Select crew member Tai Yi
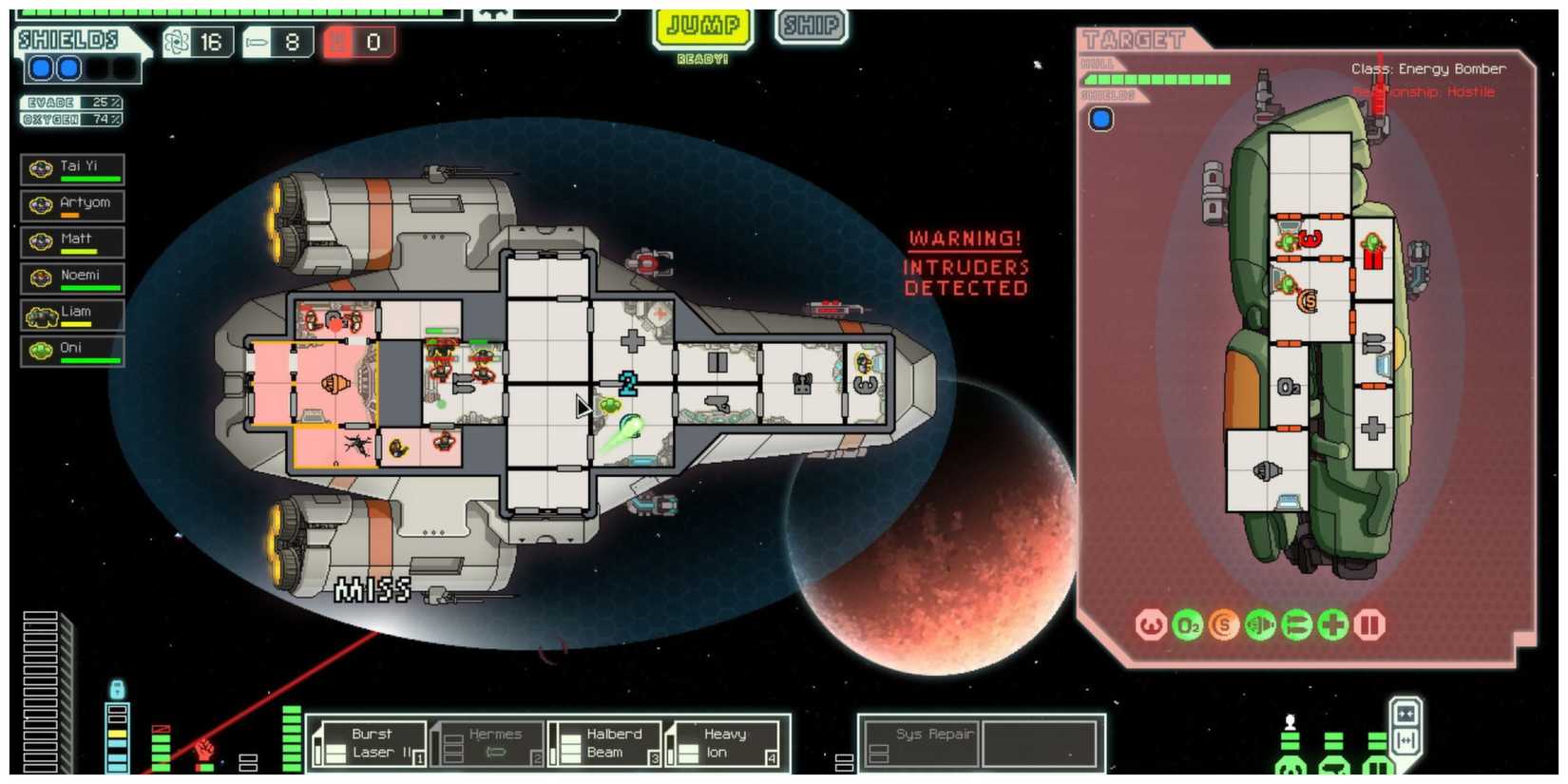Viewport: 1568px width, 784px height. point(71,168)
